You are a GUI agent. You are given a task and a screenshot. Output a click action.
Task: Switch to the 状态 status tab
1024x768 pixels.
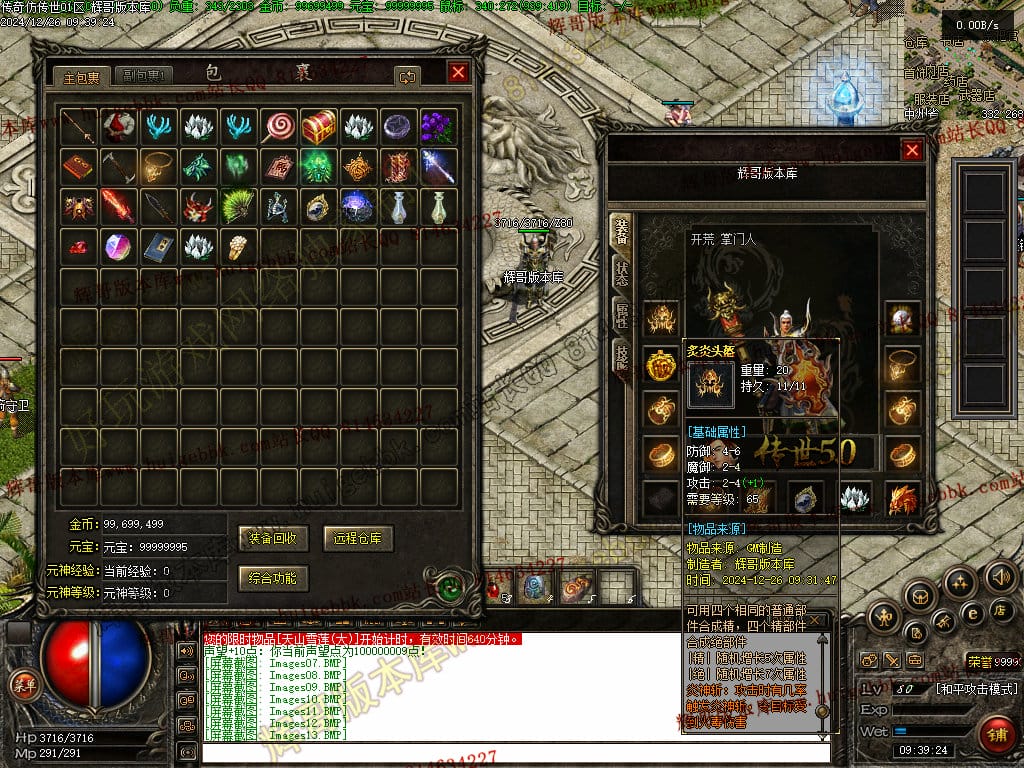click(621, 273)
